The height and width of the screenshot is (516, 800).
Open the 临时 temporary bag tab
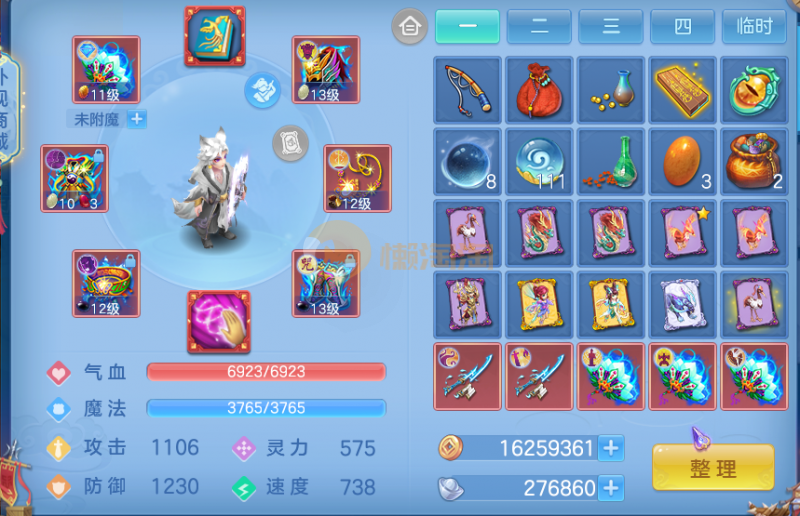click(754, 26)
